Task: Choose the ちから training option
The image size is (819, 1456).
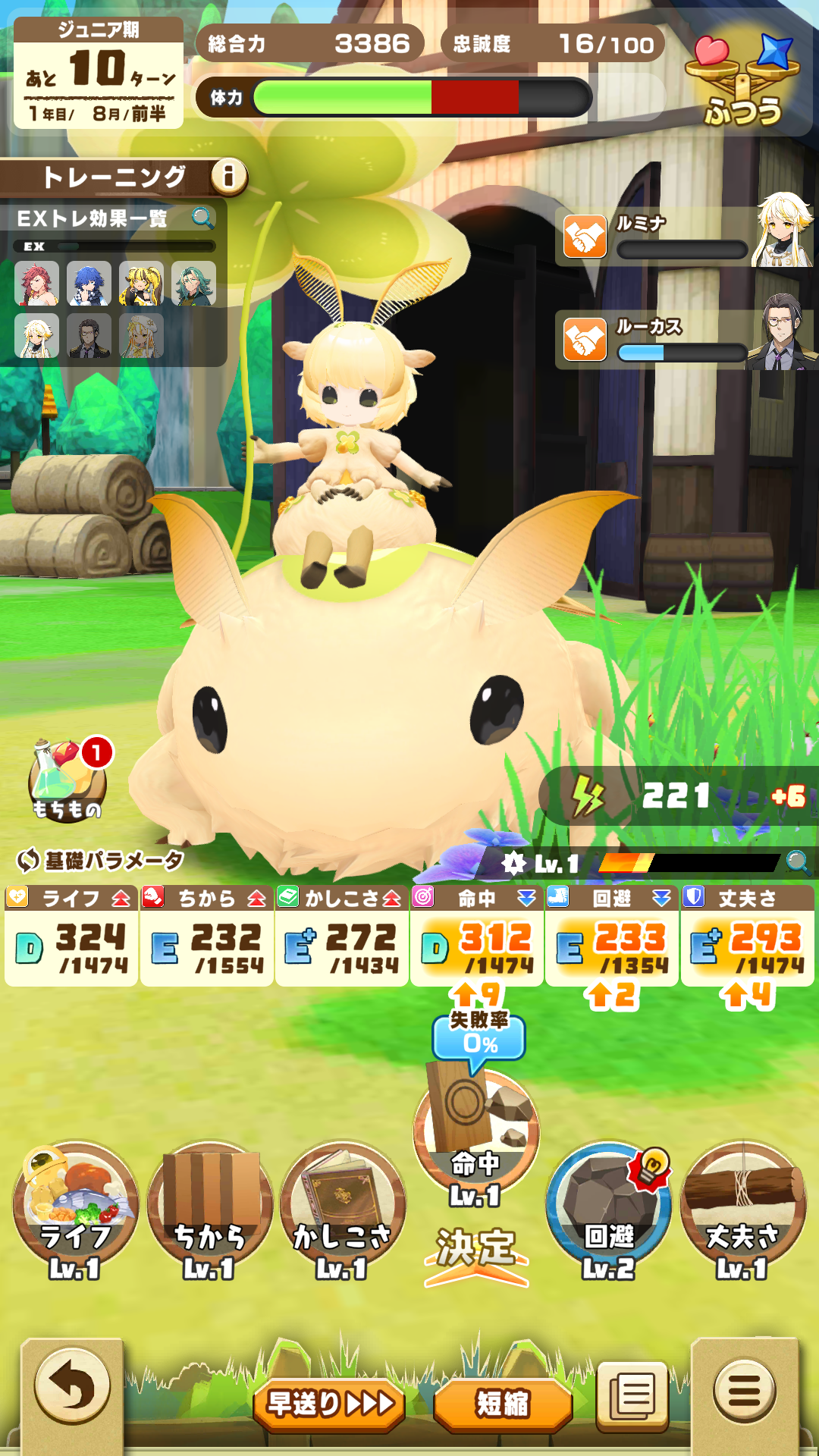Action: 209,1206
